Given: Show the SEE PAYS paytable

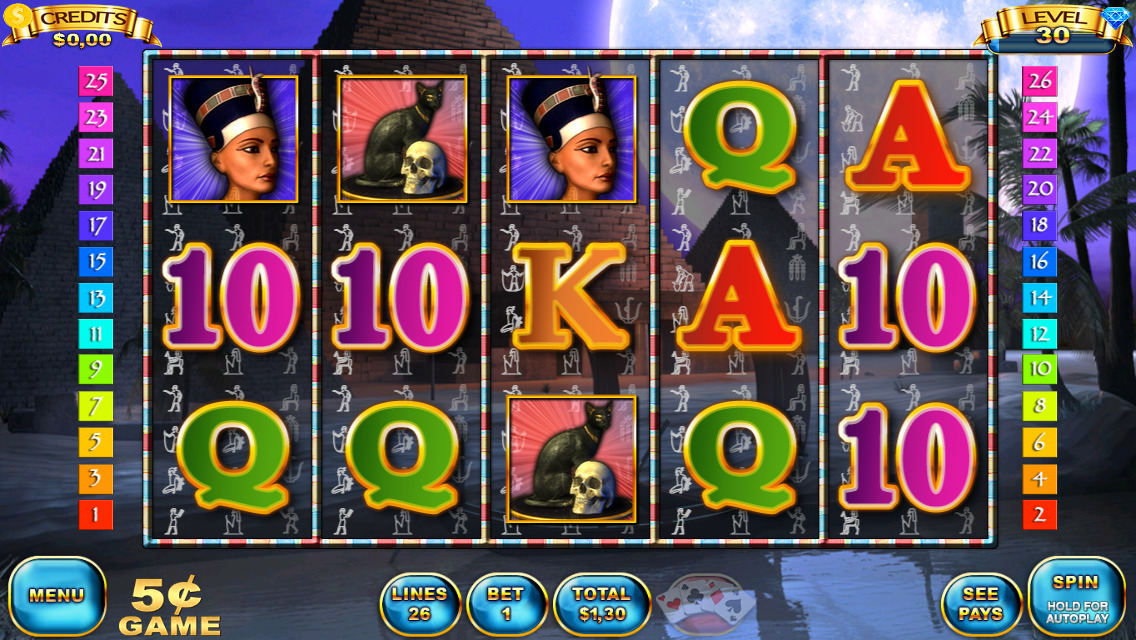Looking at the screenshot, I should pyautogui.click(x=980, y=604).
